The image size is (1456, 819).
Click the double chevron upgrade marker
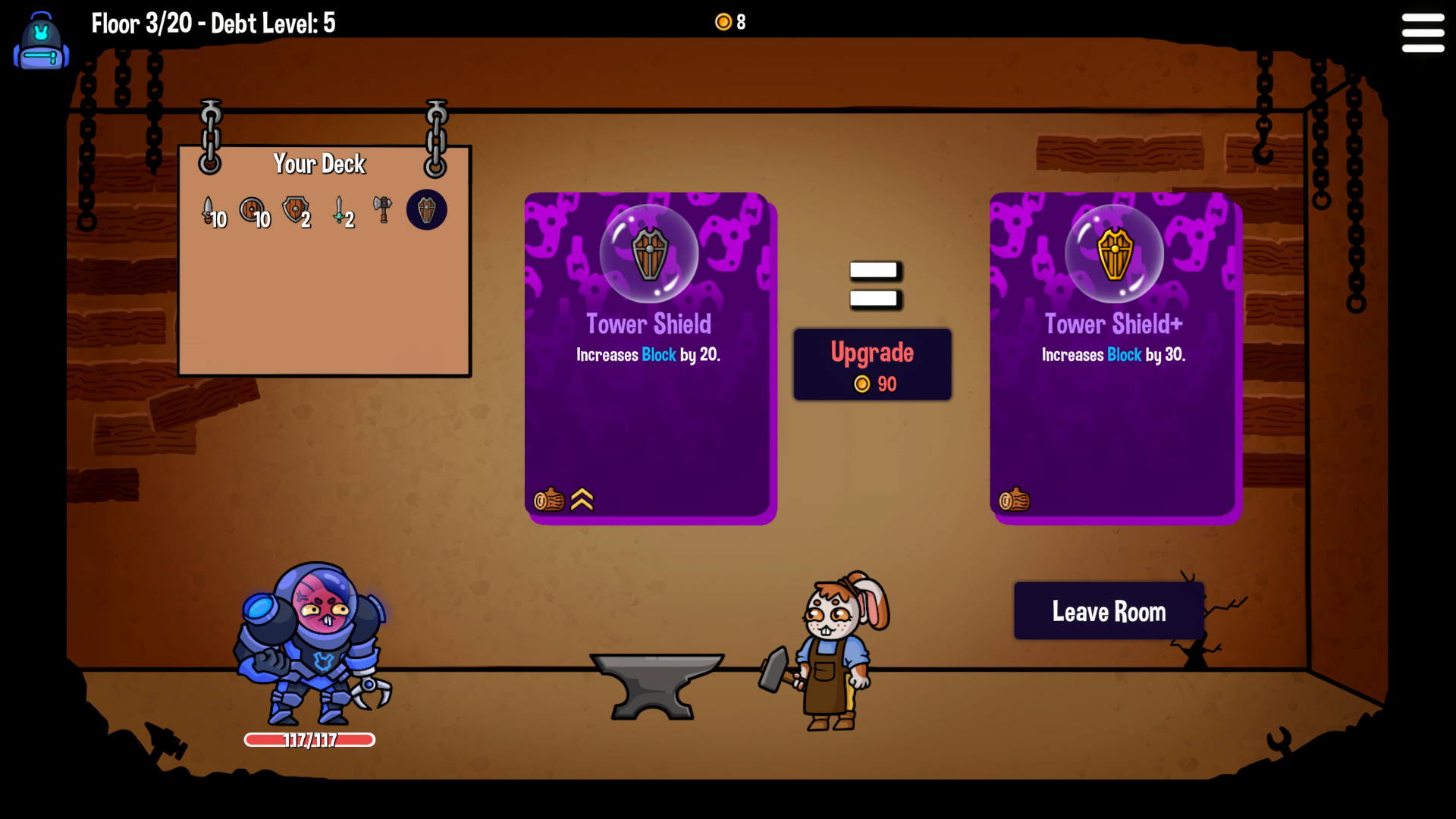[582, 500]
